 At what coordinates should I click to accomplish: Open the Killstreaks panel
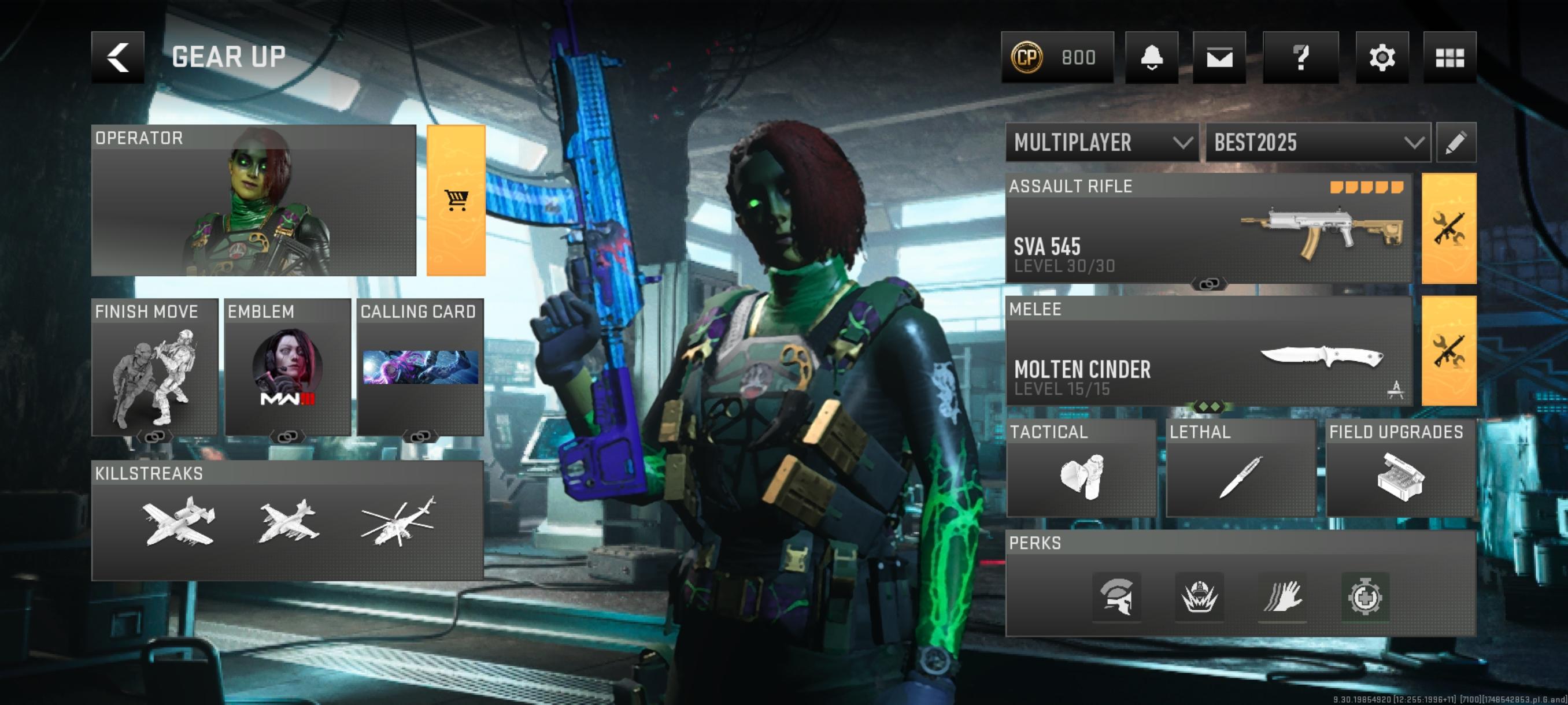click(x=287, y=521)
